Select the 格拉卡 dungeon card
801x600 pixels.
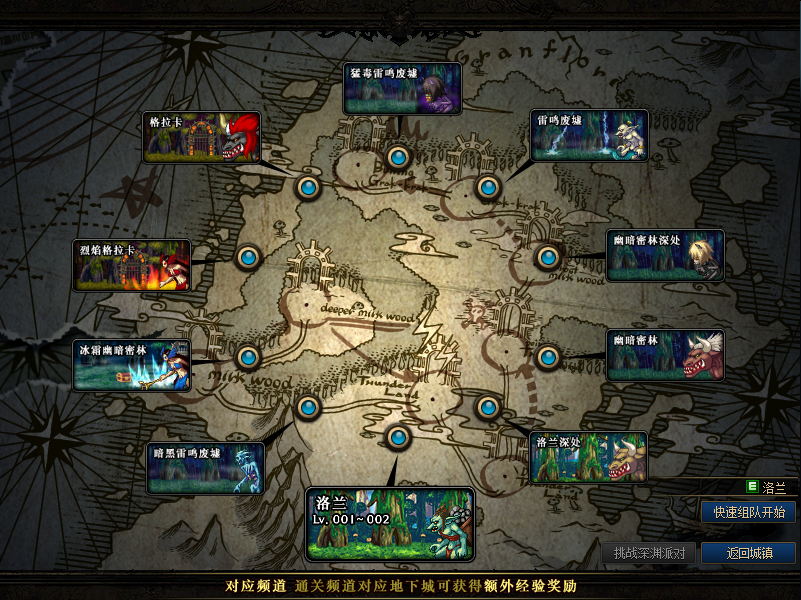[203, 137]
